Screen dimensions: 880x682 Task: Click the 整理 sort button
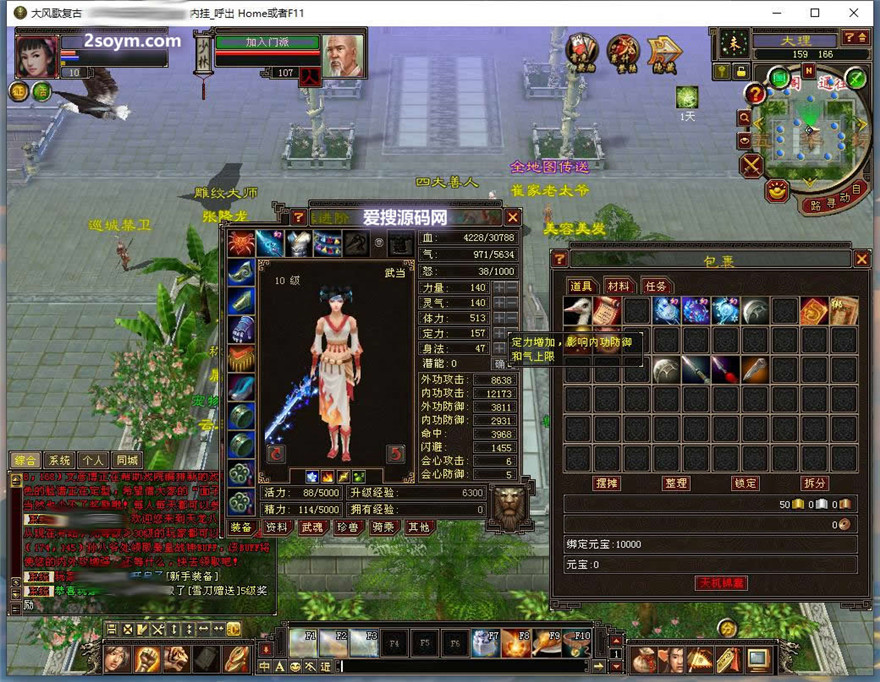[x=676, y=483]
